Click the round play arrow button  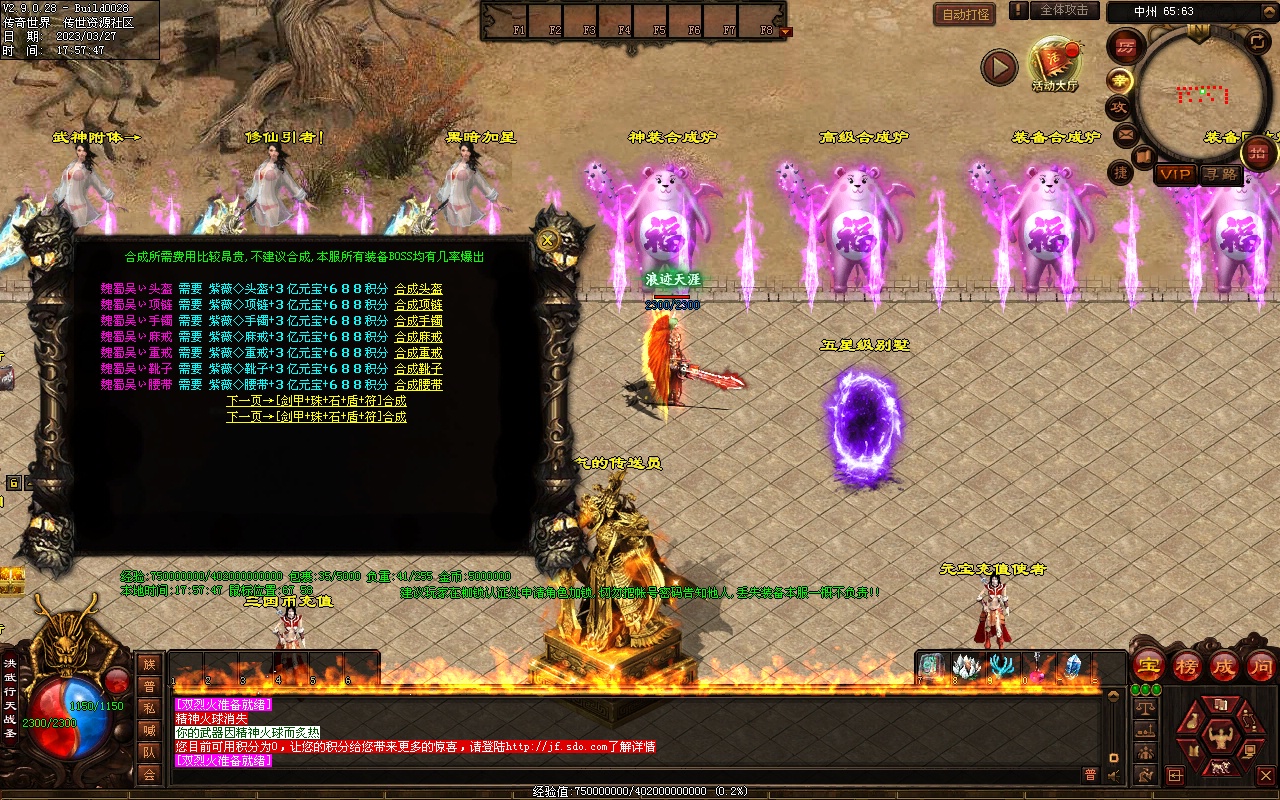coord(998,67)
